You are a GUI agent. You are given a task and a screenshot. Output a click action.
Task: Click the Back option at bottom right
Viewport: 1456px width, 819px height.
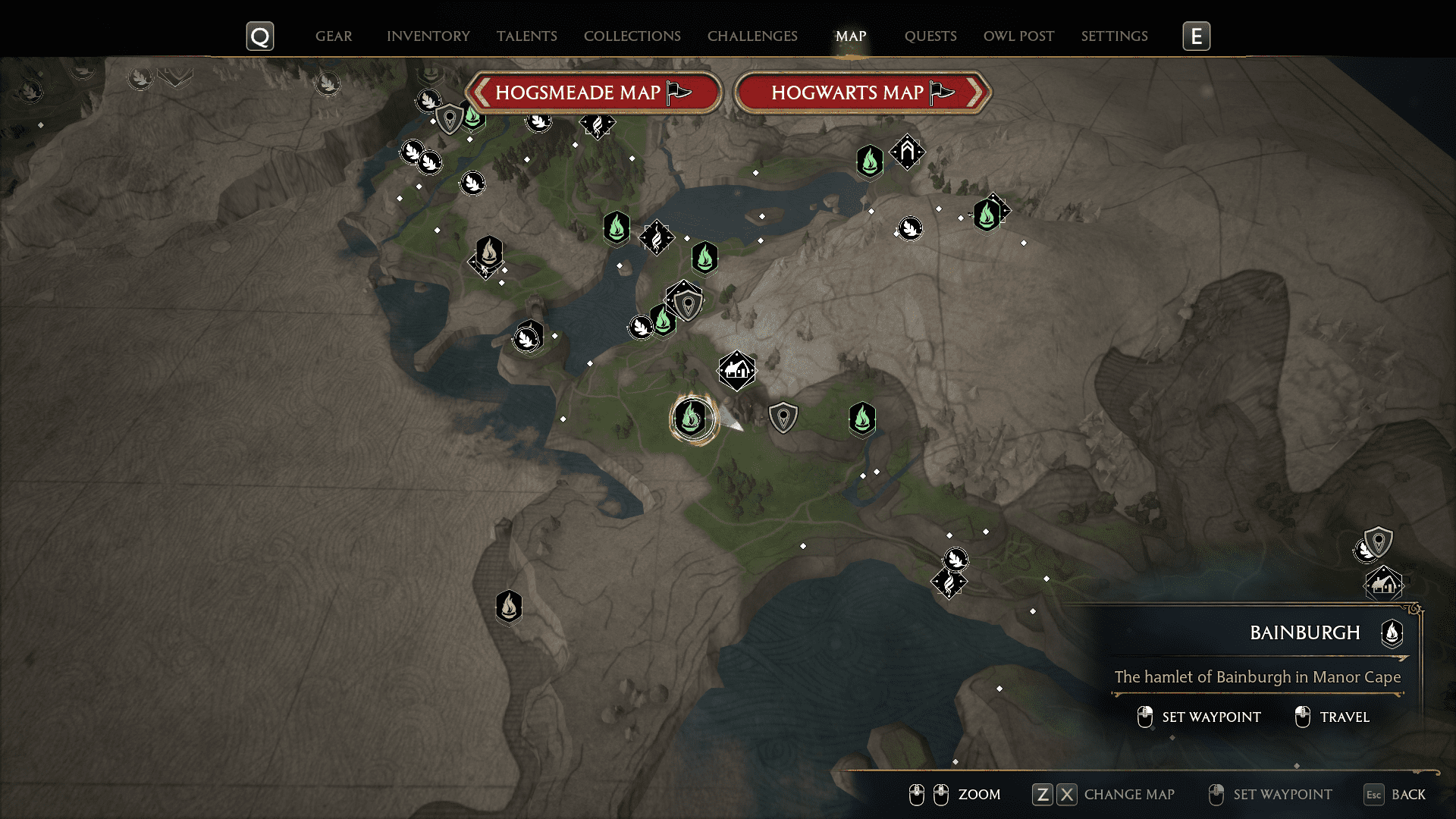pyautogui.click(x=1409, y=795)
